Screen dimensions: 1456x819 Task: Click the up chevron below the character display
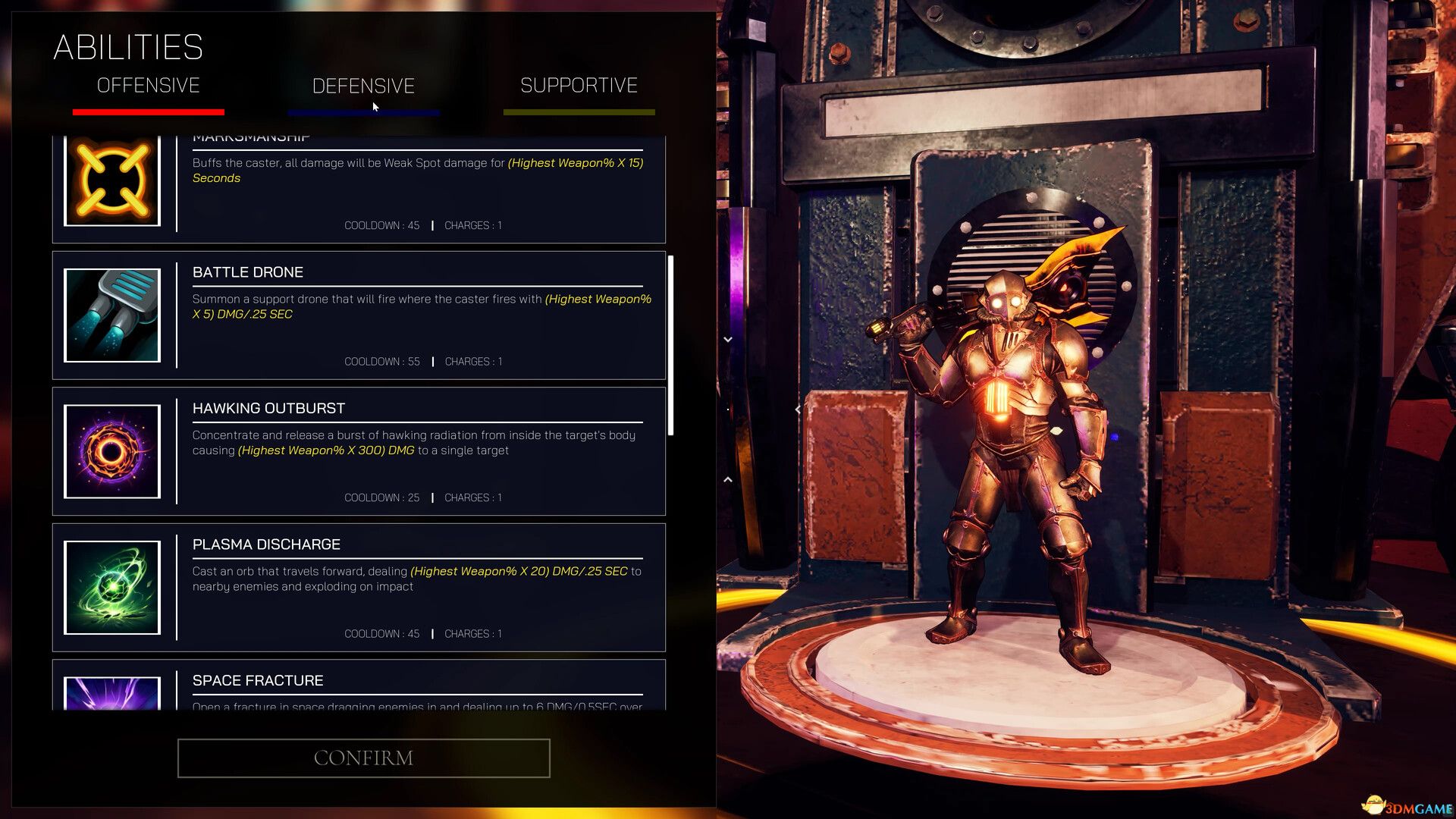point(728,482)
